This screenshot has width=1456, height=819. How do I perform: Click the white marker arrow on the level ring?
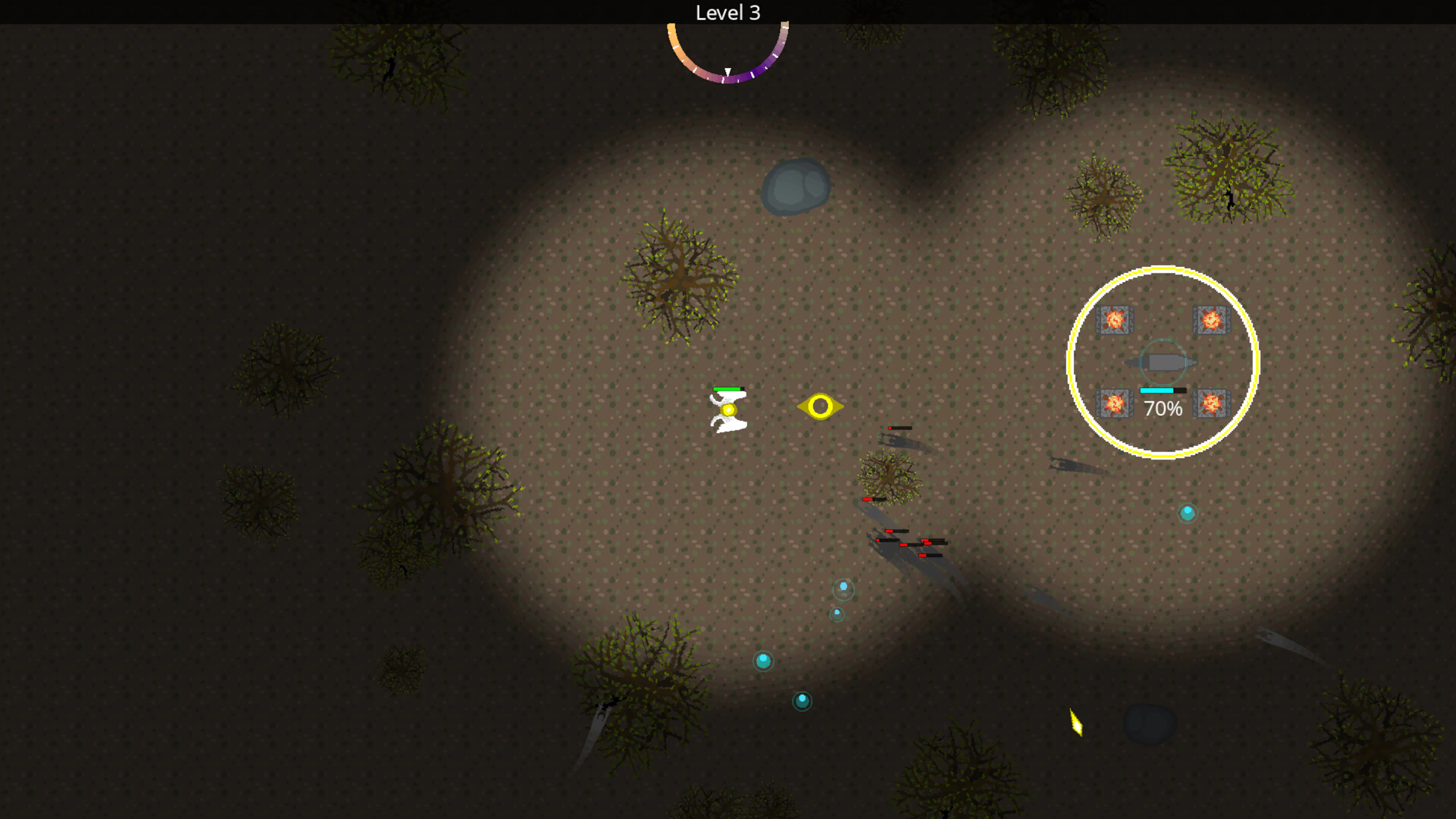(728, 72)
